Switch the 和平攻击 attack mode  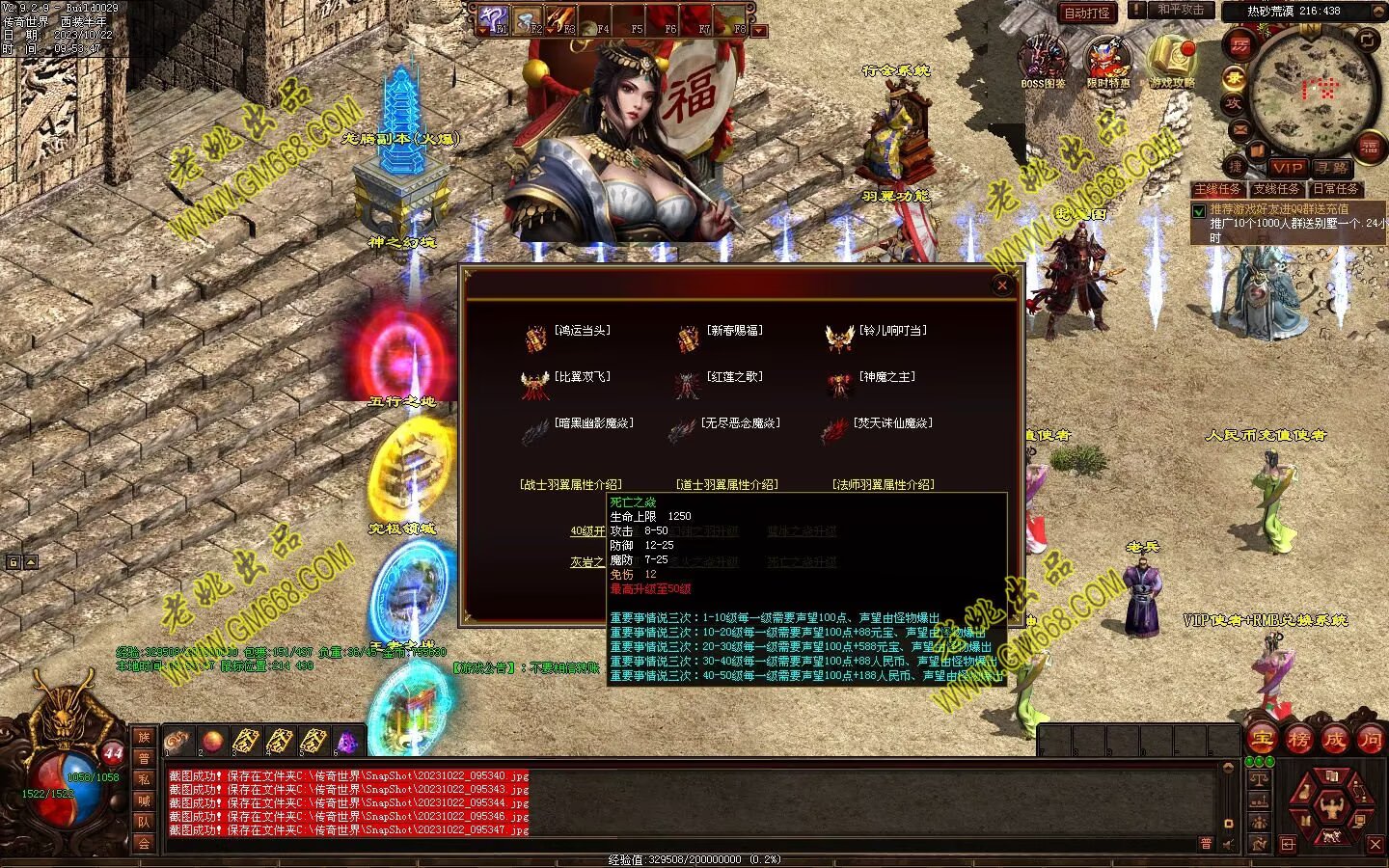[x=1179, y=11]
